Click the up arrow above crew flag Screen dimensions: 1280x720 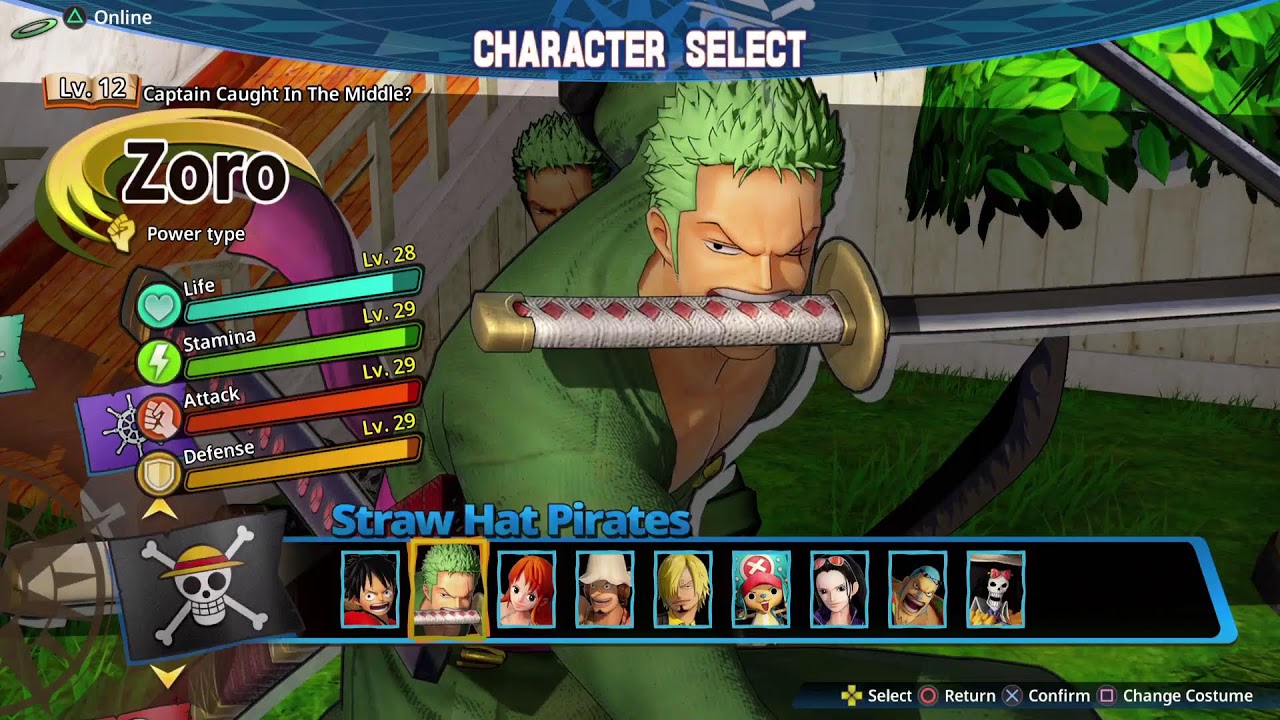(x=160, y=509)
